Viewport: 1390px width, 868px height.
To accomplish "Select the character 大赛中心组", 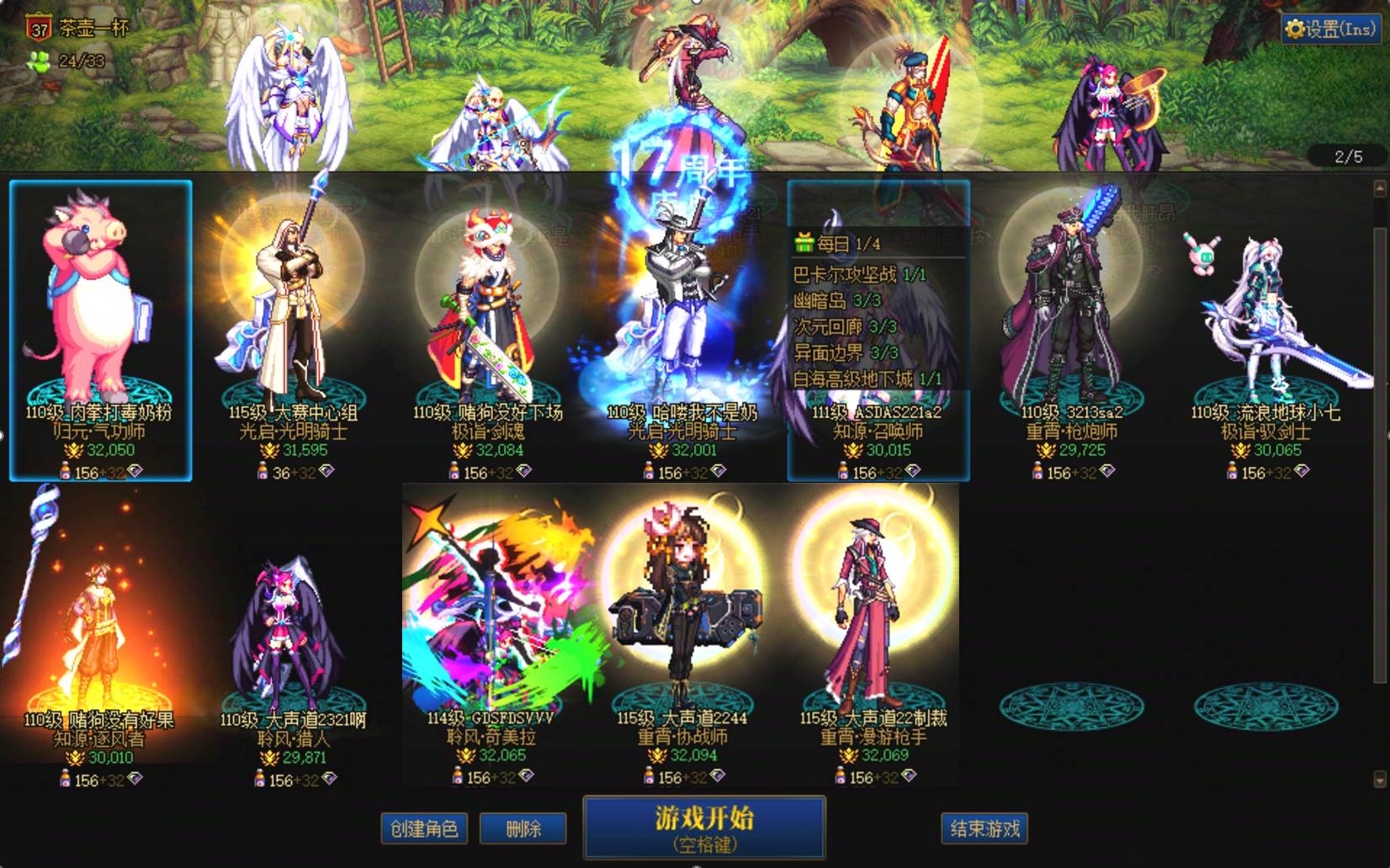I will (x=294, y=311).
